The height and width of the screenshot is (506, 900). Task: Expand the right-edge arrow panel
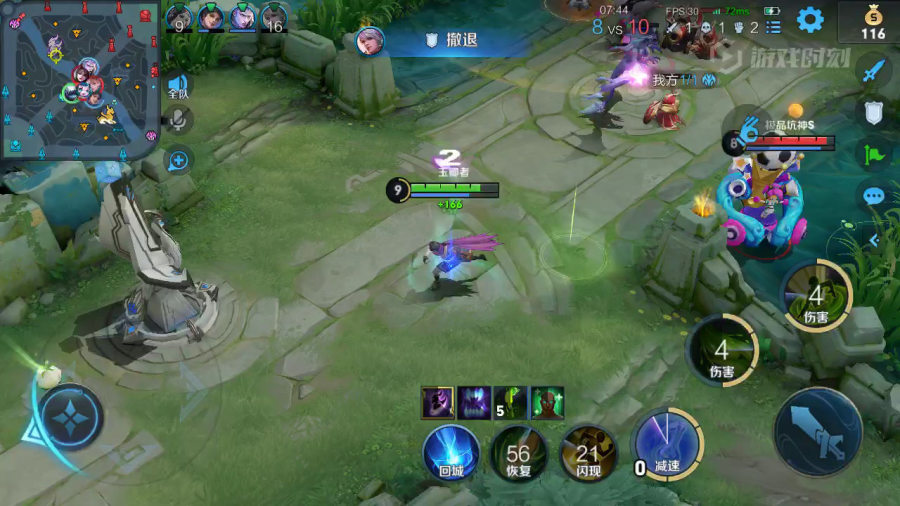[873, 240]
